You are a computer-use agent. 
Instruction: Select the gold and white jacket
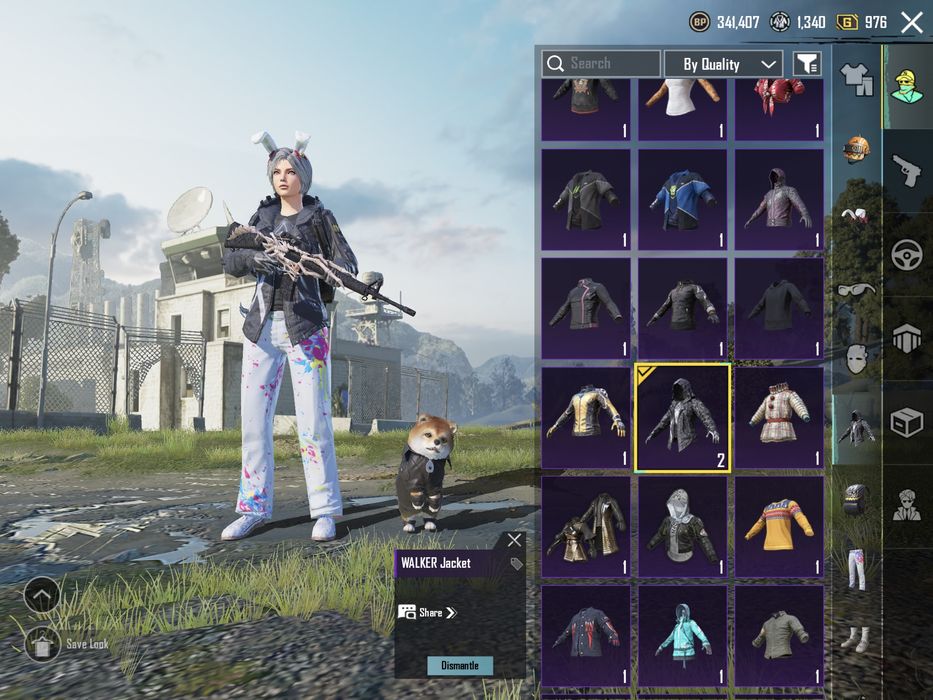click(x=586, y=418)
